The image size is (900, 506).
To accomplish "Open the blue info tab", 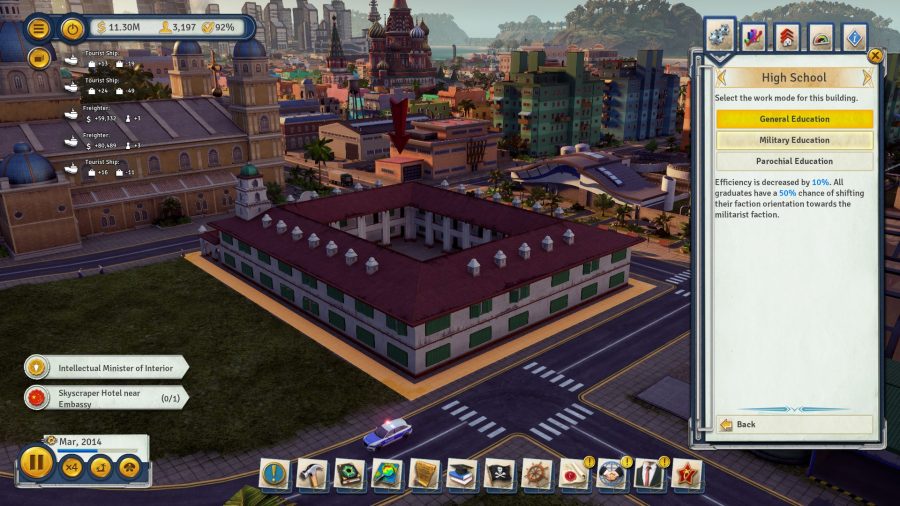I will tap(855, 38).
